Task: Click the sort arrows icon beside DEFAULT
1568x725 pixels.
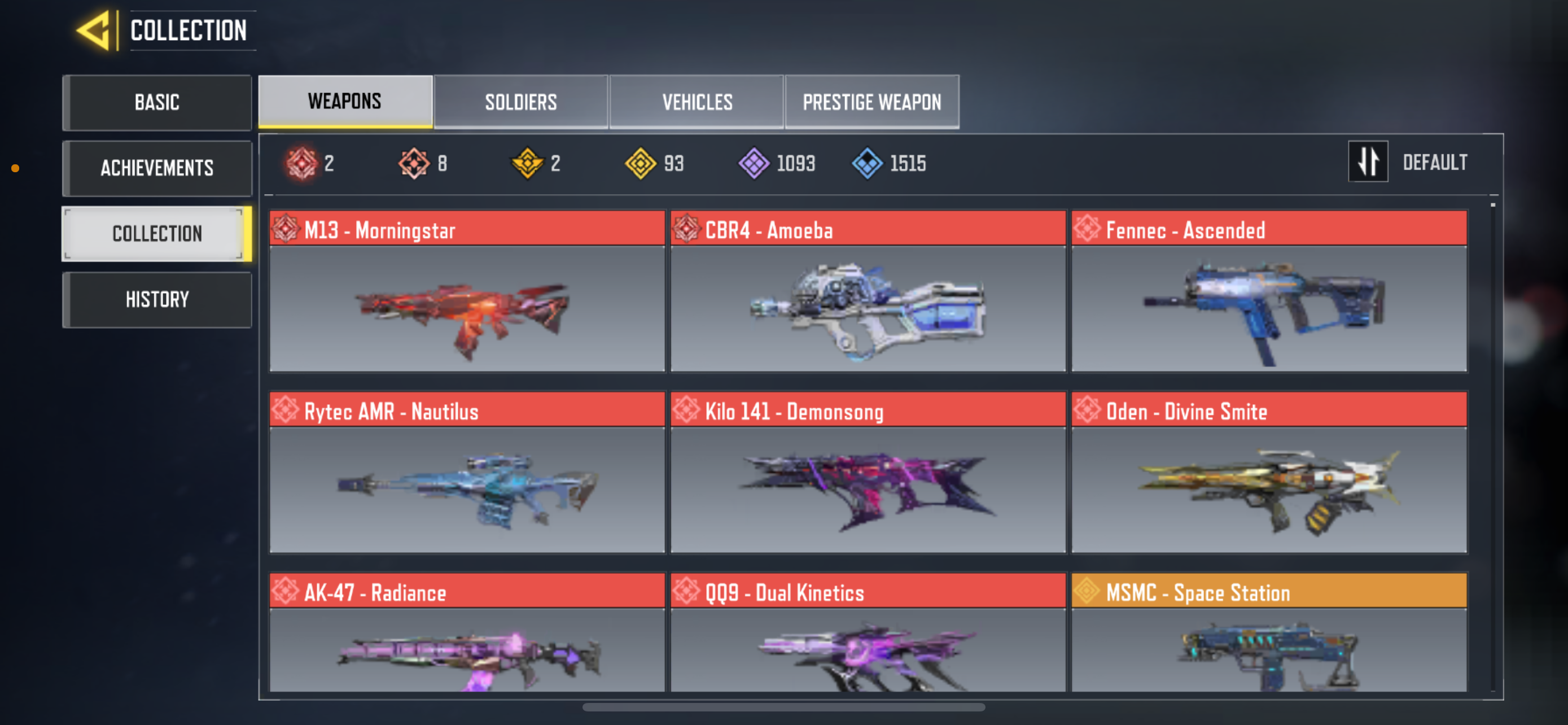Action: (x=1368, y=161)
